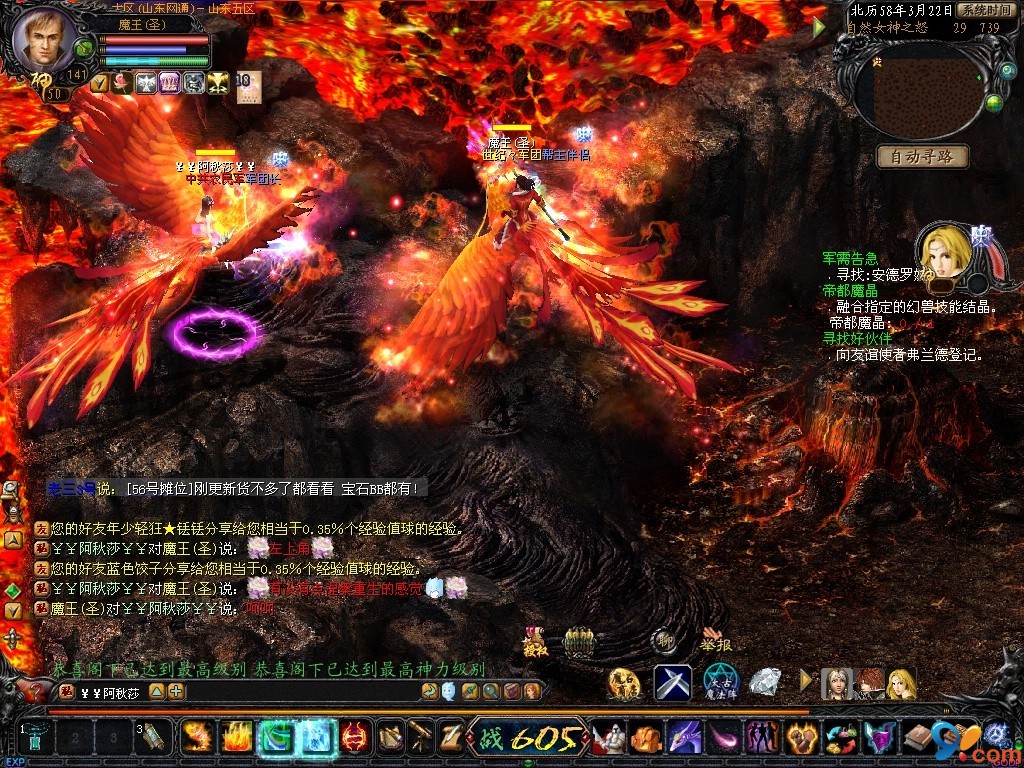Viewport: 1024px width, 768px height.
Task: Open the 军需告急 quest entry
Action: point(850,259)
